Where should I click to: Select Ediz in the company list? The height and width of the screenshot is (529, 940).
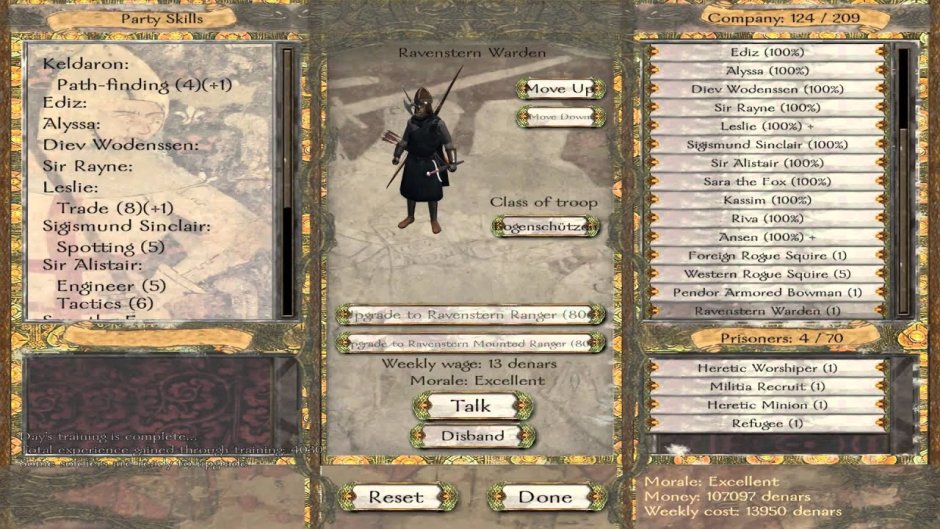tap(768, 52)
